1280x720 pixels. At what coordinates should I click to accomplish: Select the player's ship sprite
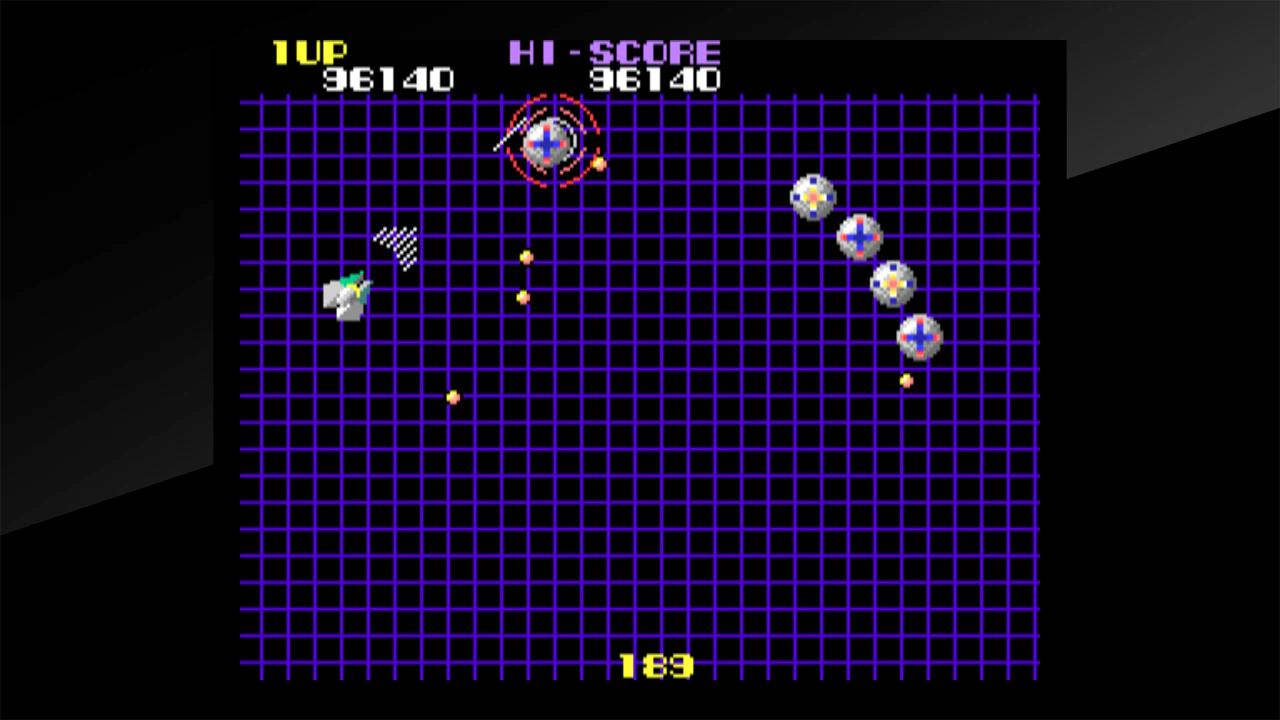tap(348, 293)
